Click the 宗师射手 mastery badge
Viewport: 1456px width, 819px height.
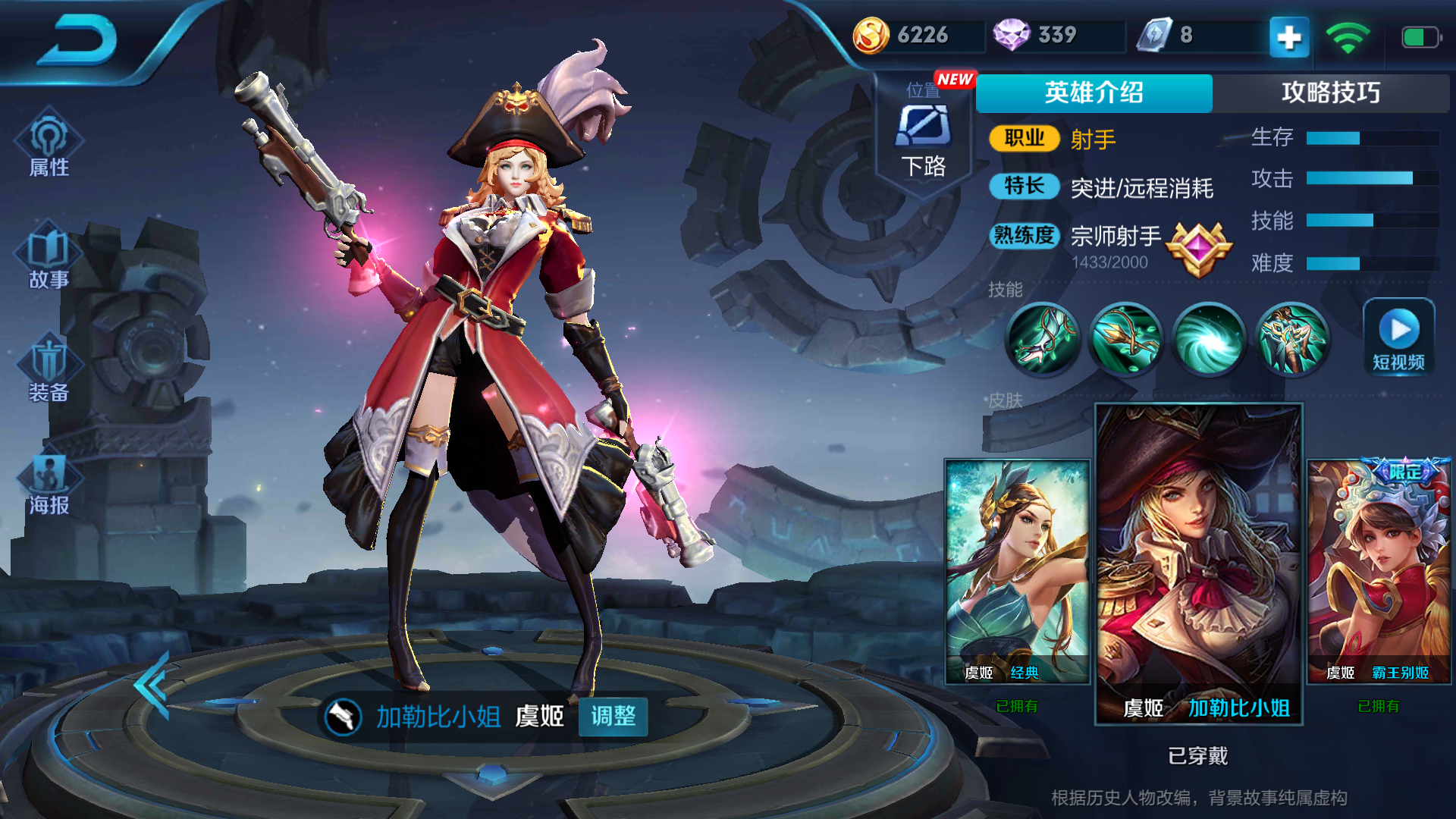point(1197,249)
